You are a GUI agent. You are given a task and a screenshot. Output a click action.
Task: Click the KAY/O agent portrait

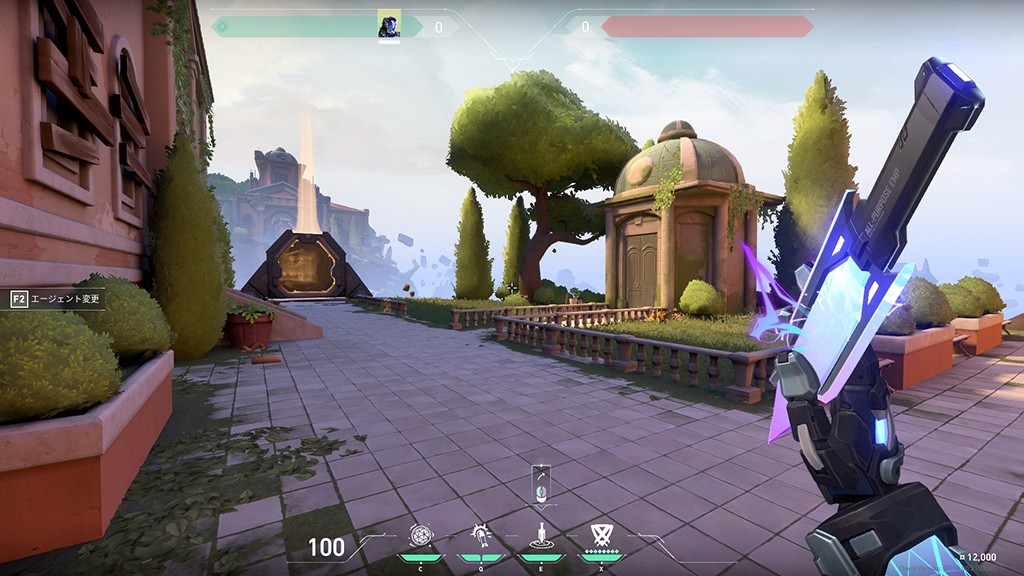point(389,26)
